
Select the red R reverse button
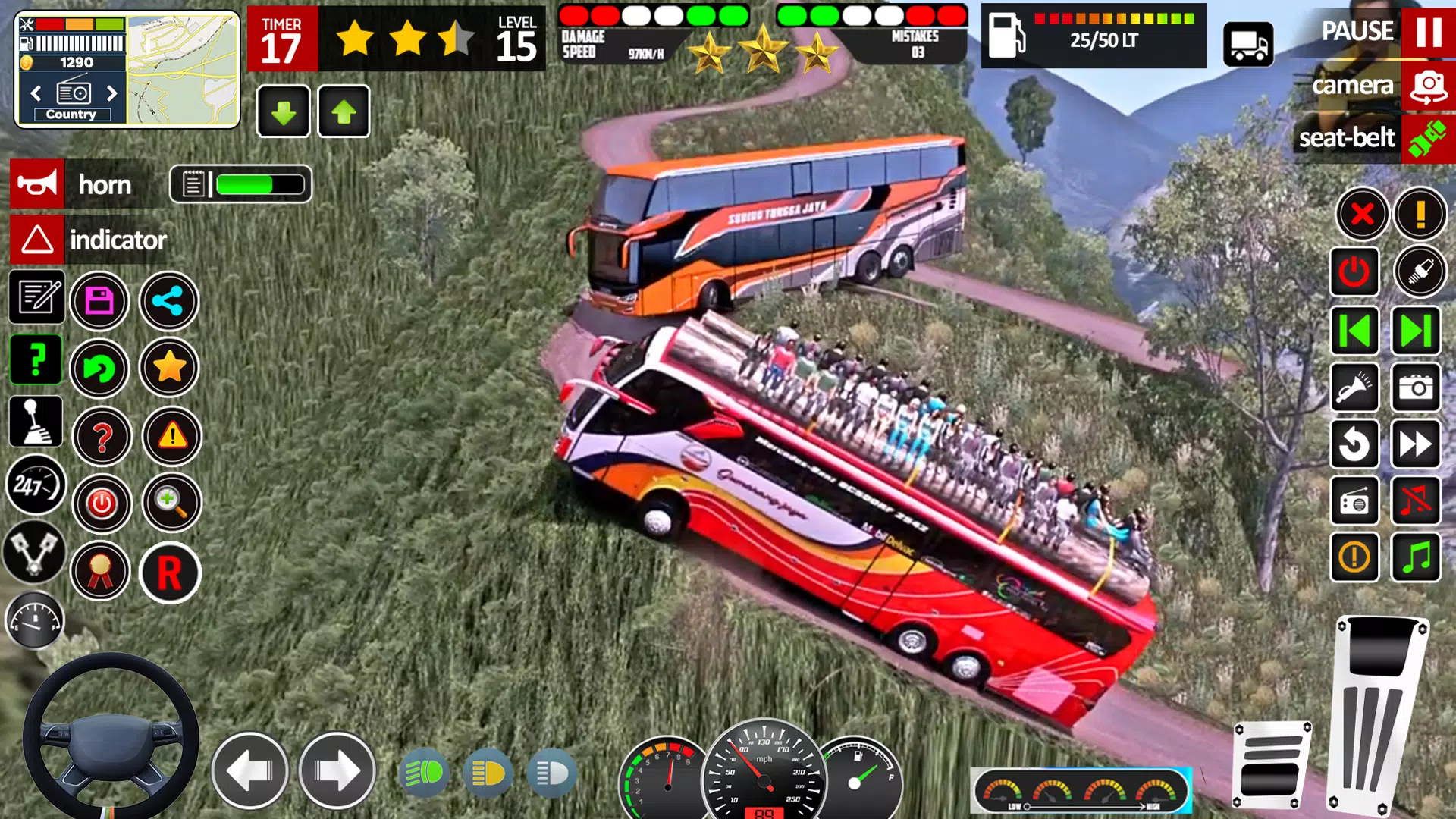click(x=169, y=573)
